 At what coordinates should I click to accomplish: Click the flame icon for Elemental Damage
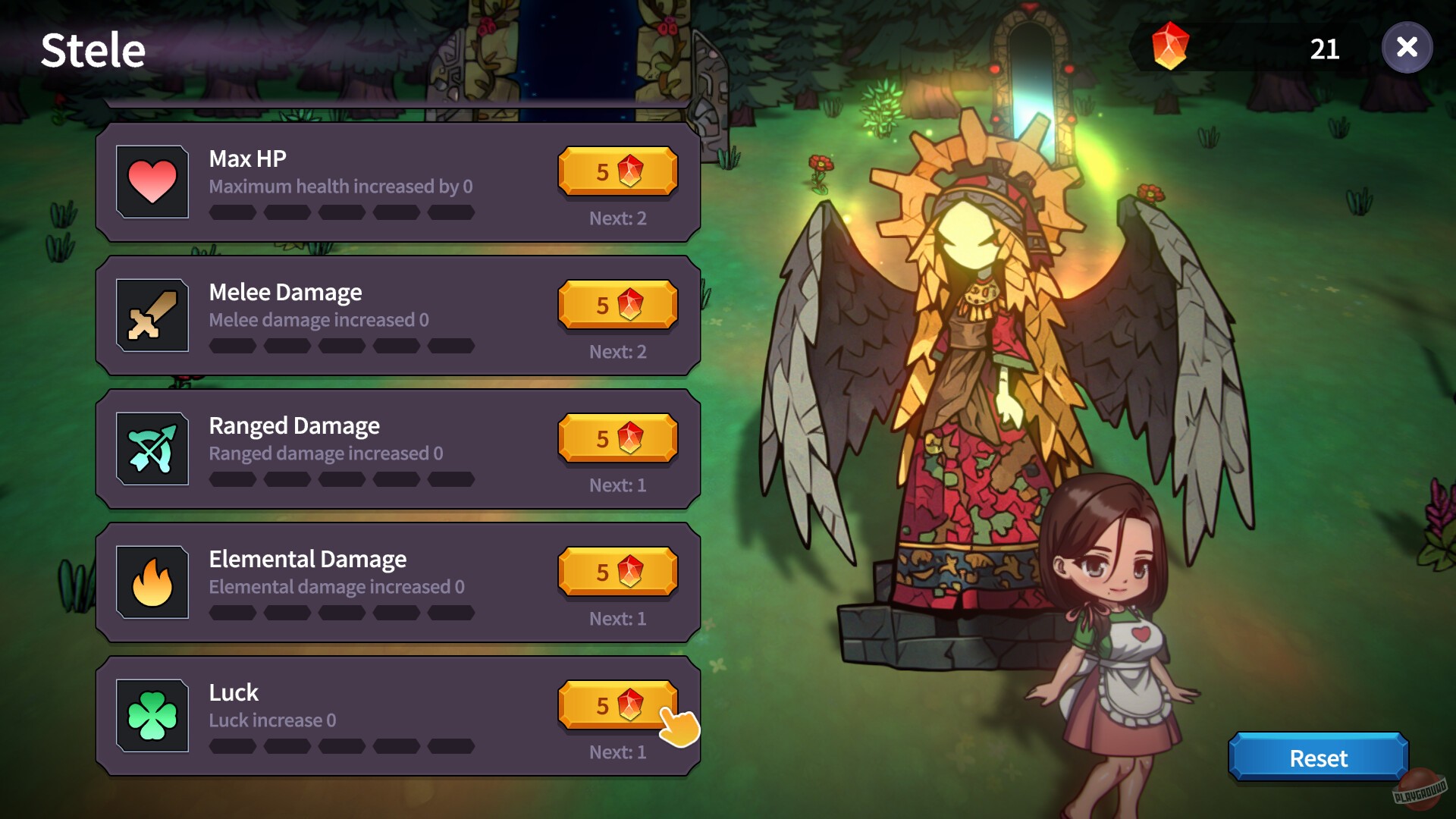152,582
